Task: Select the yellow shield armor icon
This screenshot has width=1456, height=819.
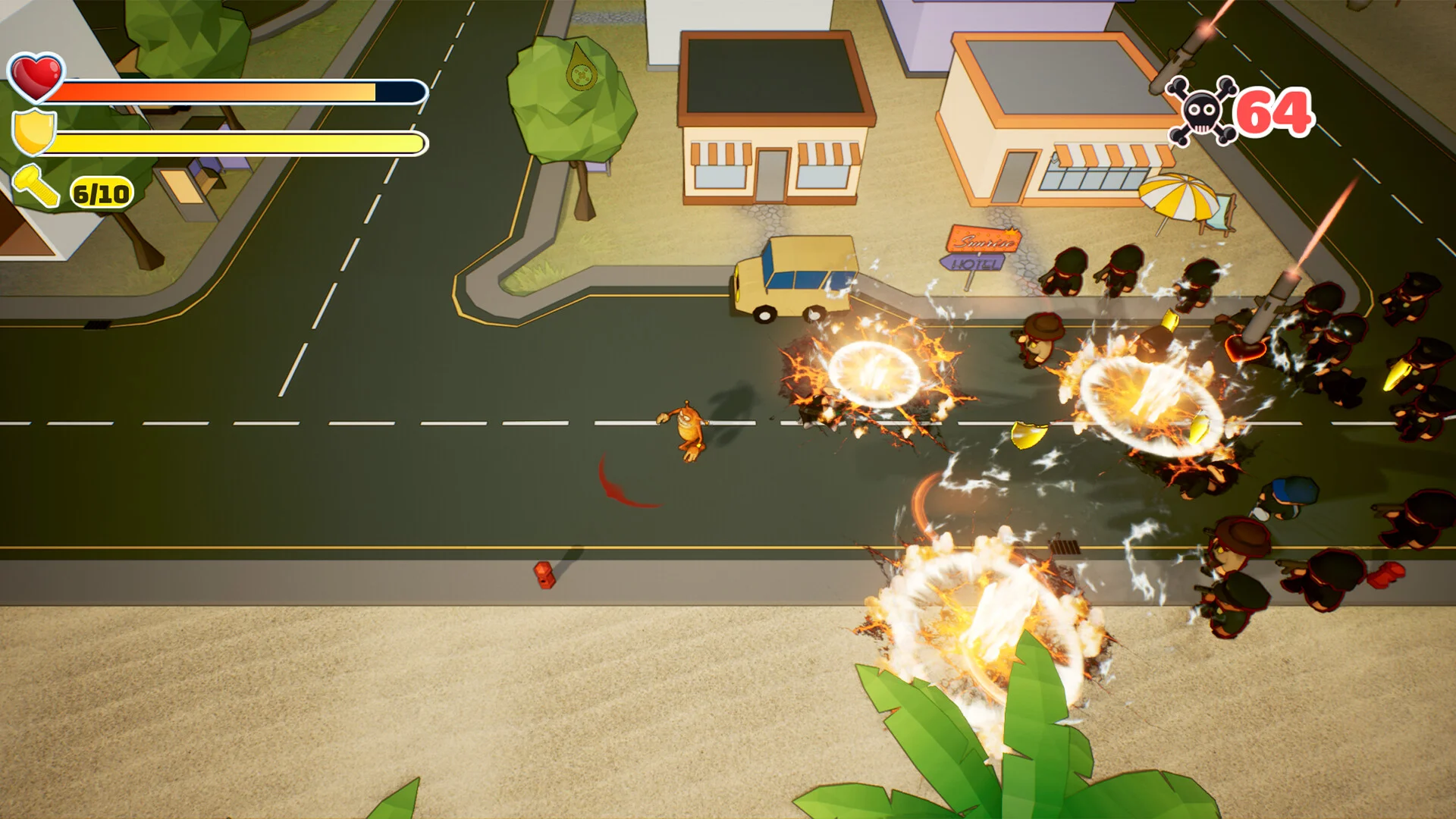Action: click(x=34, y=132)
